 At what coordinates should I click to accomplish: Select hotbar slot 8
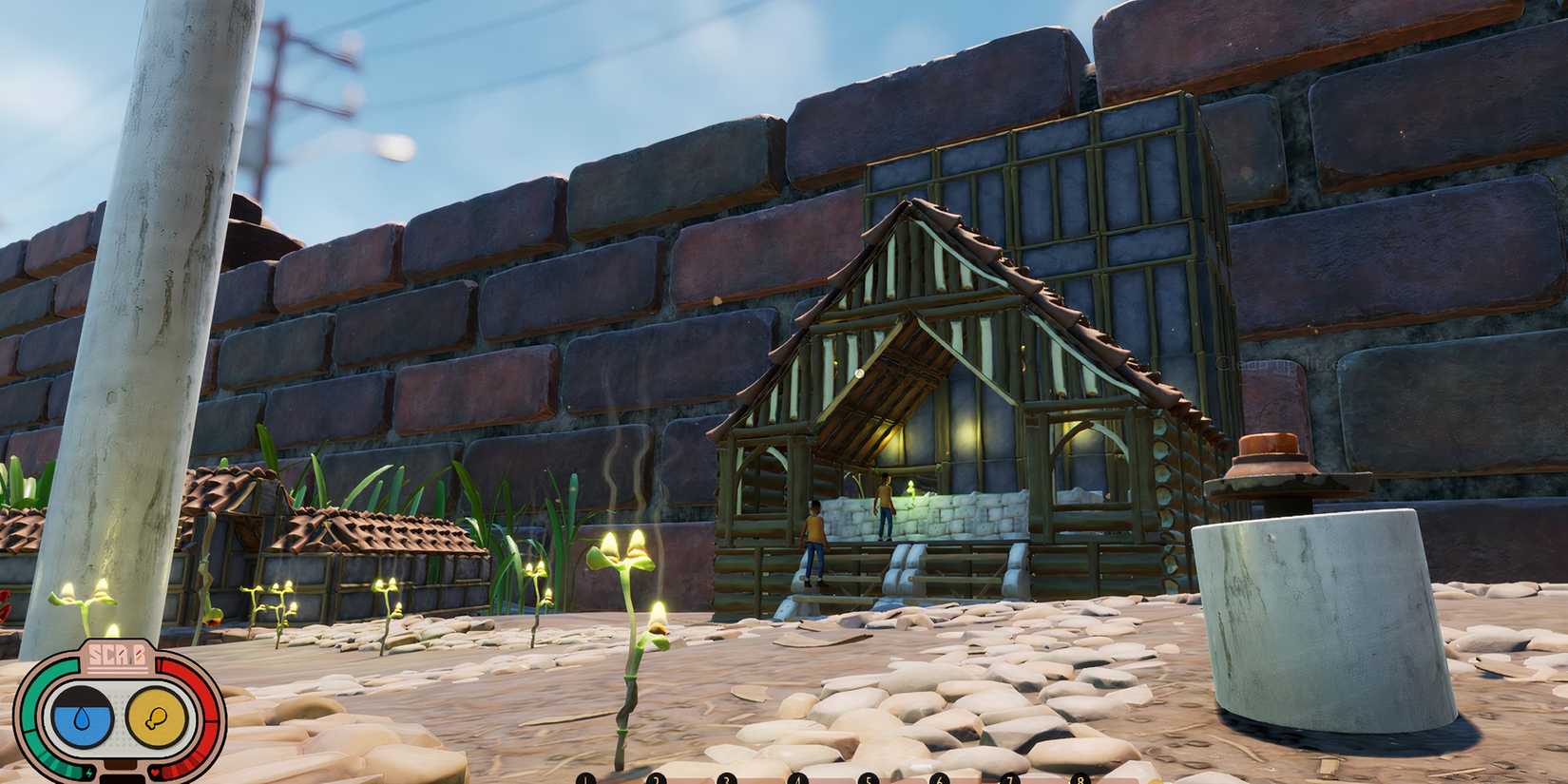(x=1080, y=779)
